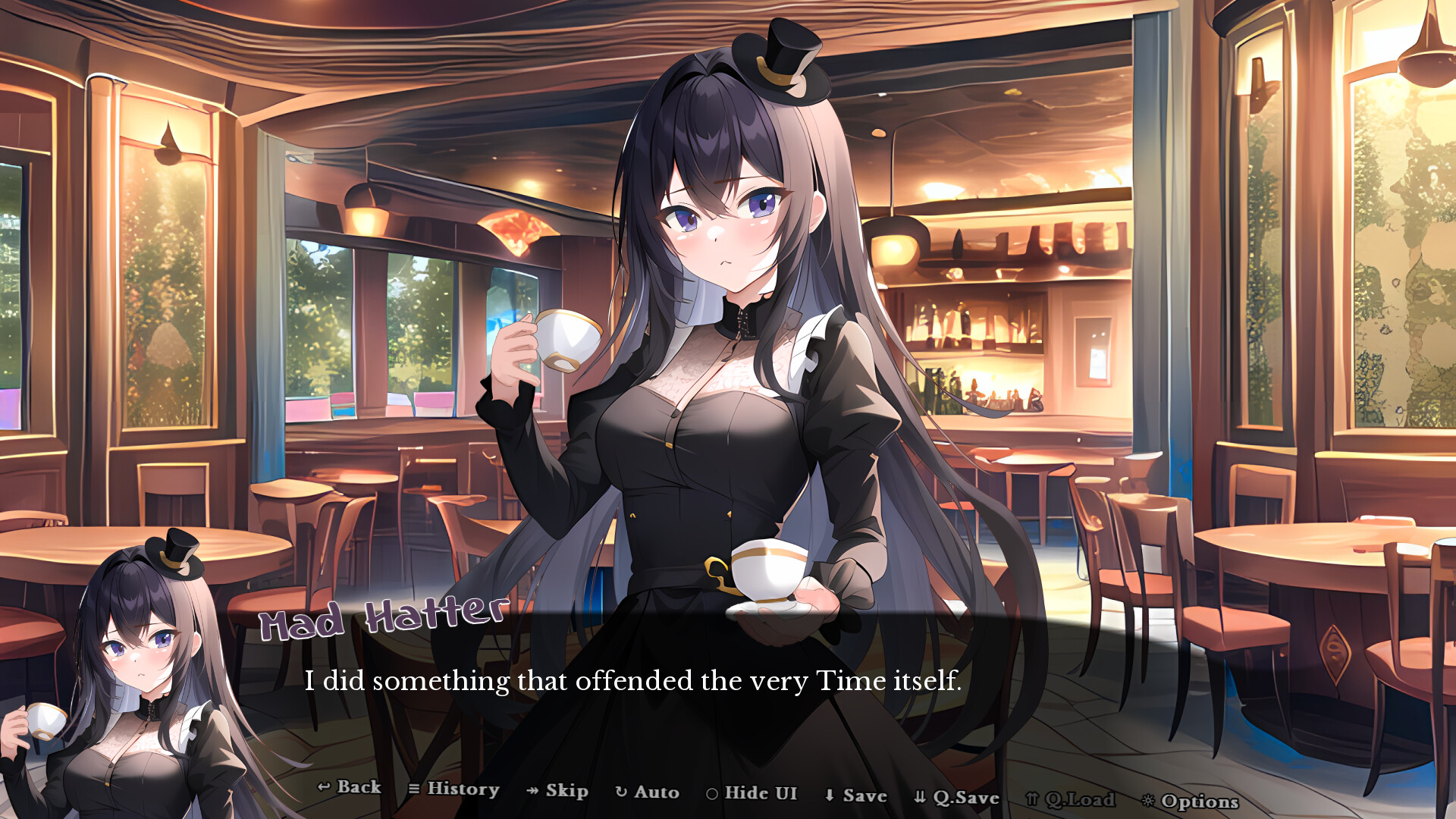Click the Save down-arrow icon
This screenshot has width=1456, height=819.
pyautogui.click(x=828, y=793)
